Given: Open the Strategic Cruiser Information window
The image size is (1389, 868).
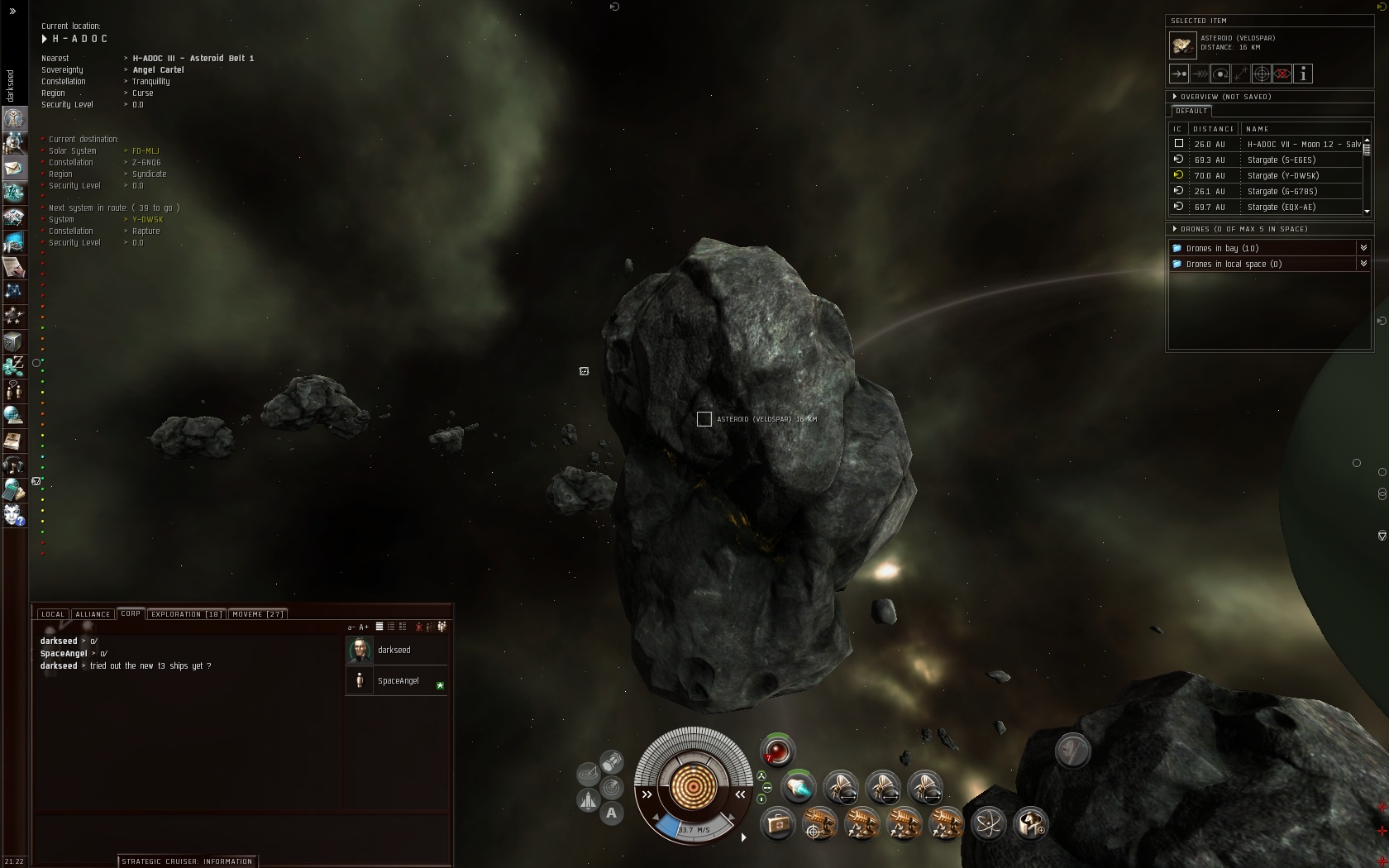Looking at the screenshot, I should [x=187, y=861].
